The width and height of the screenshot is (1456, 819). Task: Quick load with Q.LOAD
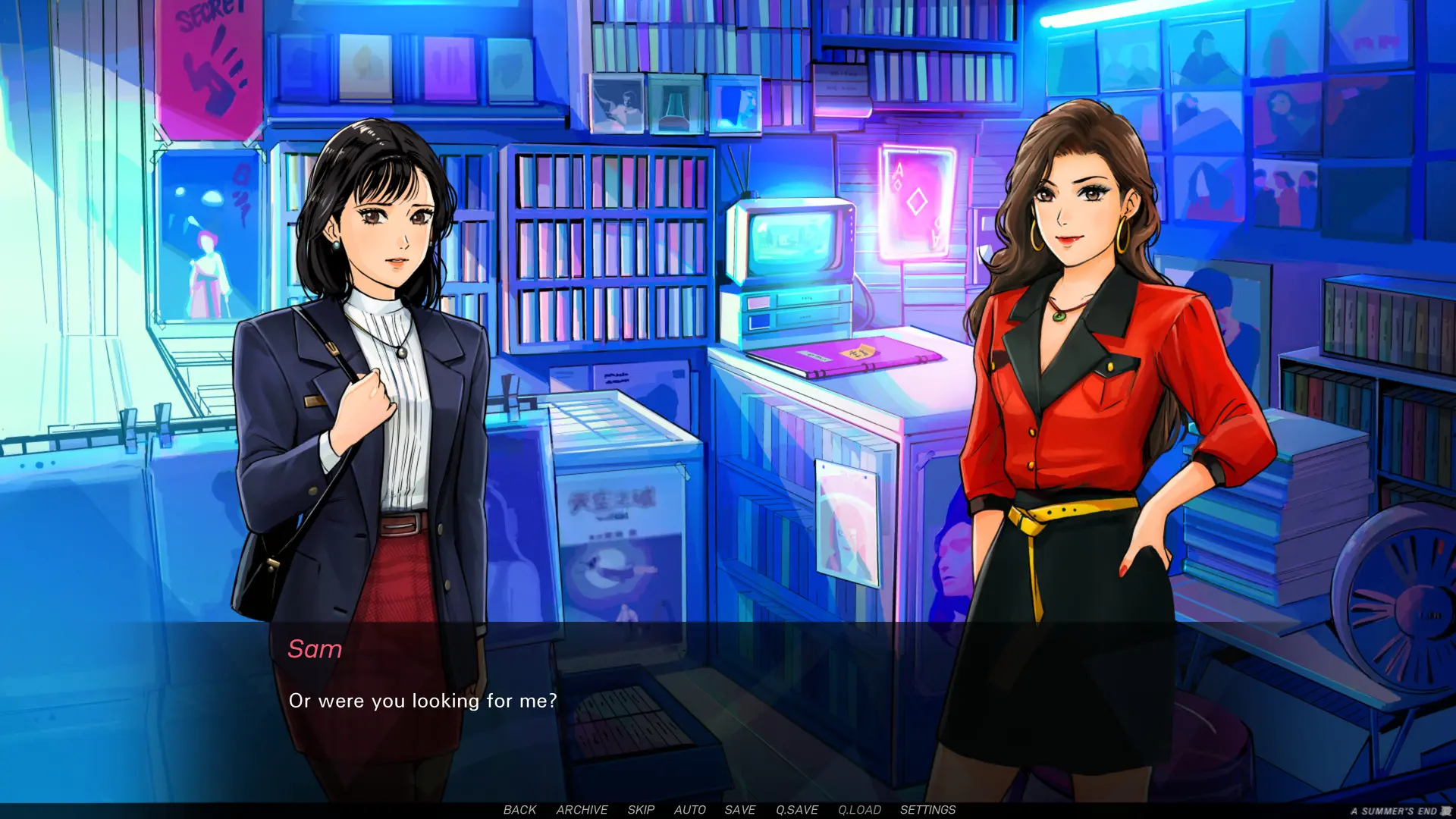[x=859, y=810]
